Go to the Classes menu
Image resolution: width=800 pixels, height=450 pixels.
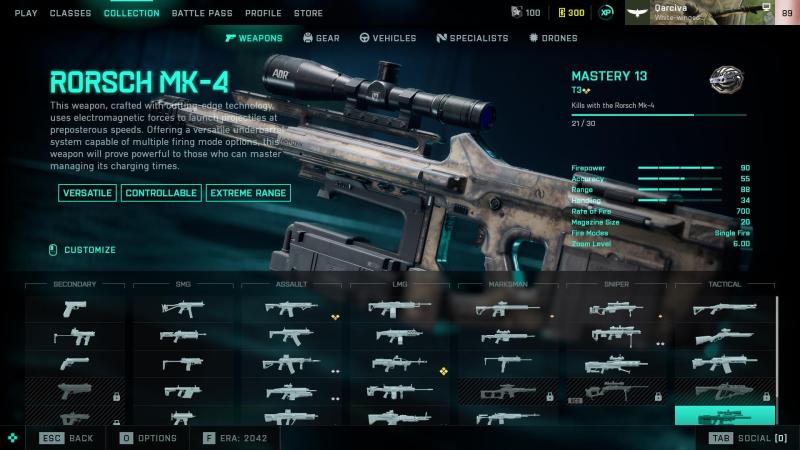point(70,13)
